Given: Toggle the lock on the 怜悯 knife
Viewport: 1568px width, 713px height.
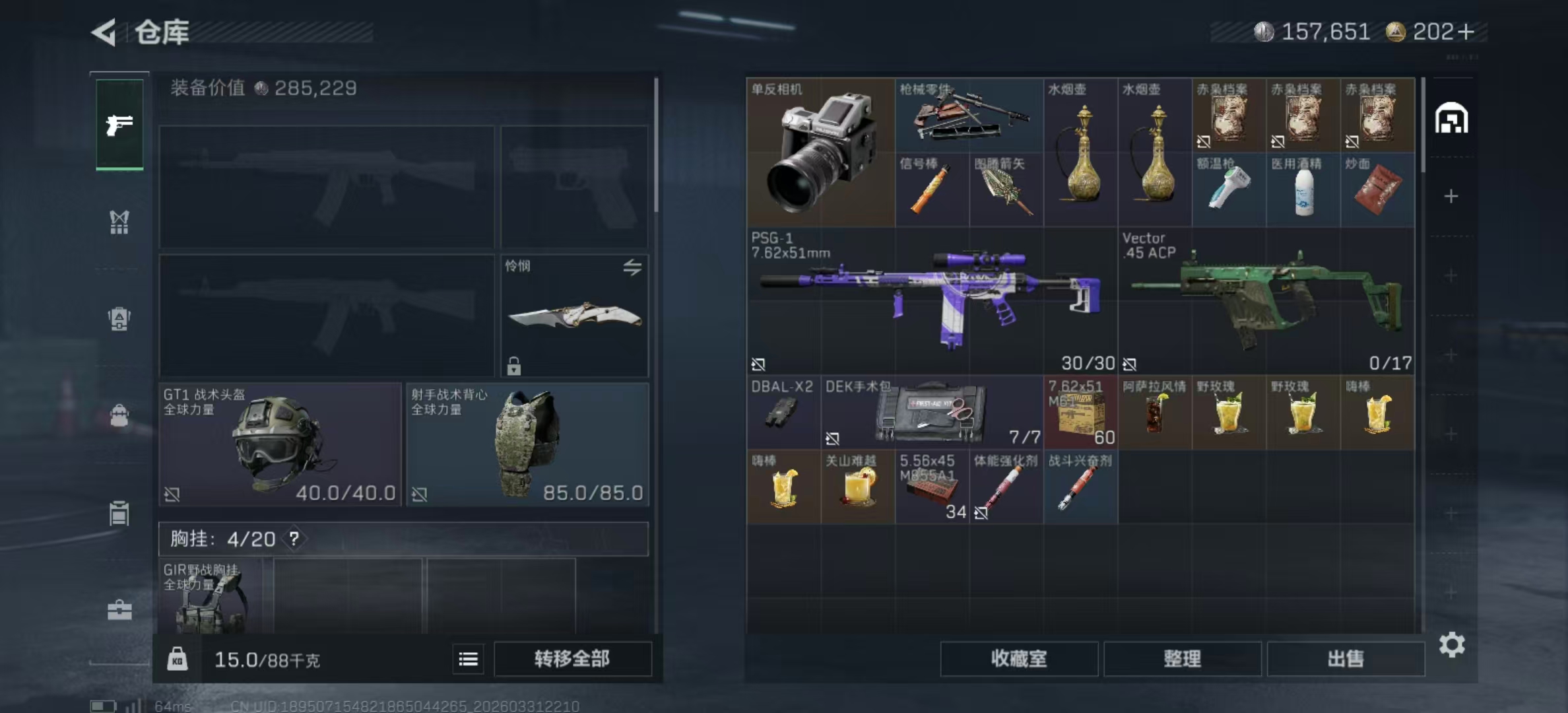Looking at the screenshot, I should (514, 365).
